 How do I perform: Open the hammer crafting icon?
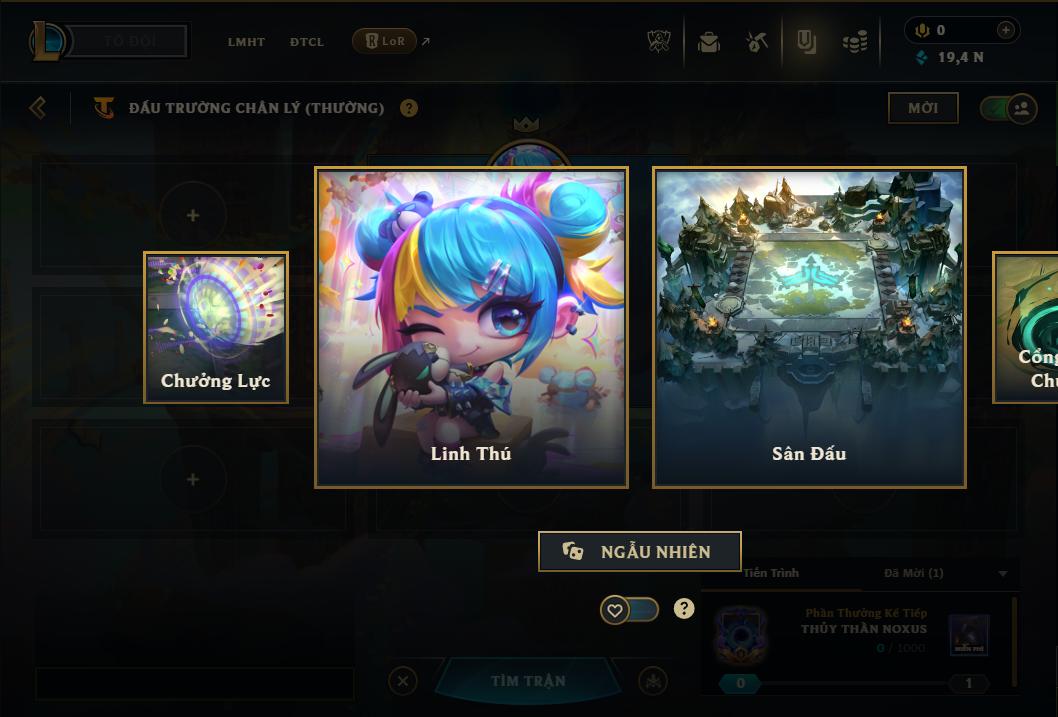(757, 42)
